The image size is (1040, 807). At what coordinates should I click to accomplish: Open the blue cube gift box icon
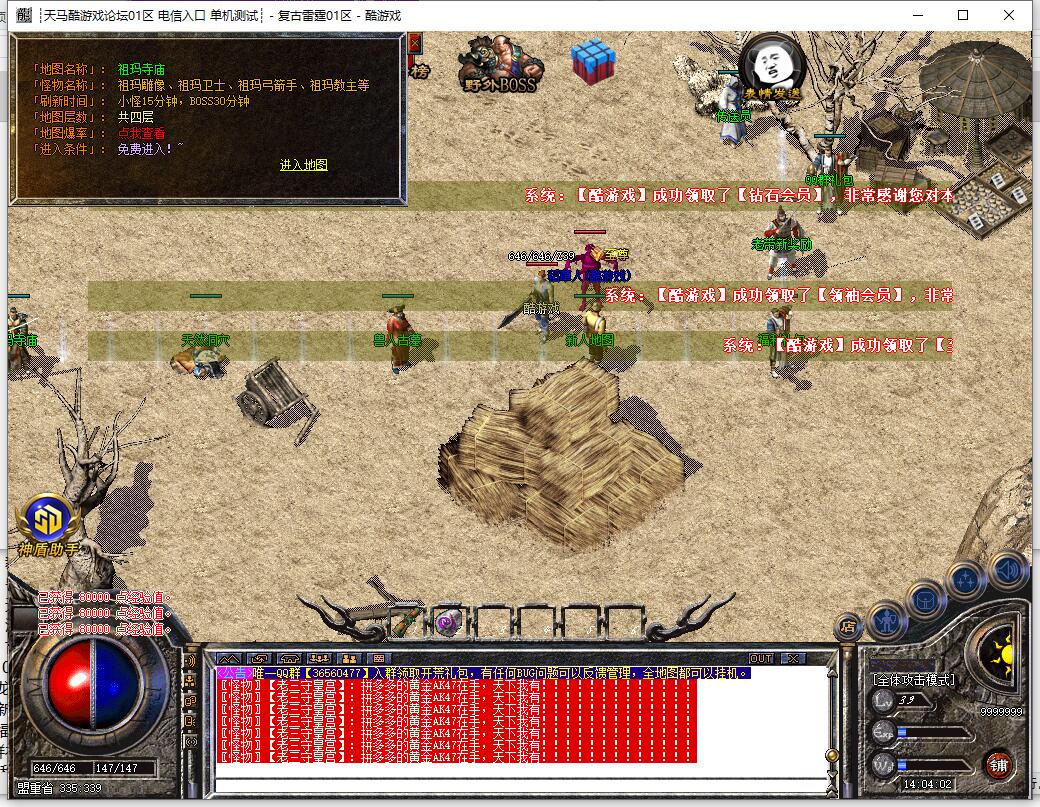(593, 62)
